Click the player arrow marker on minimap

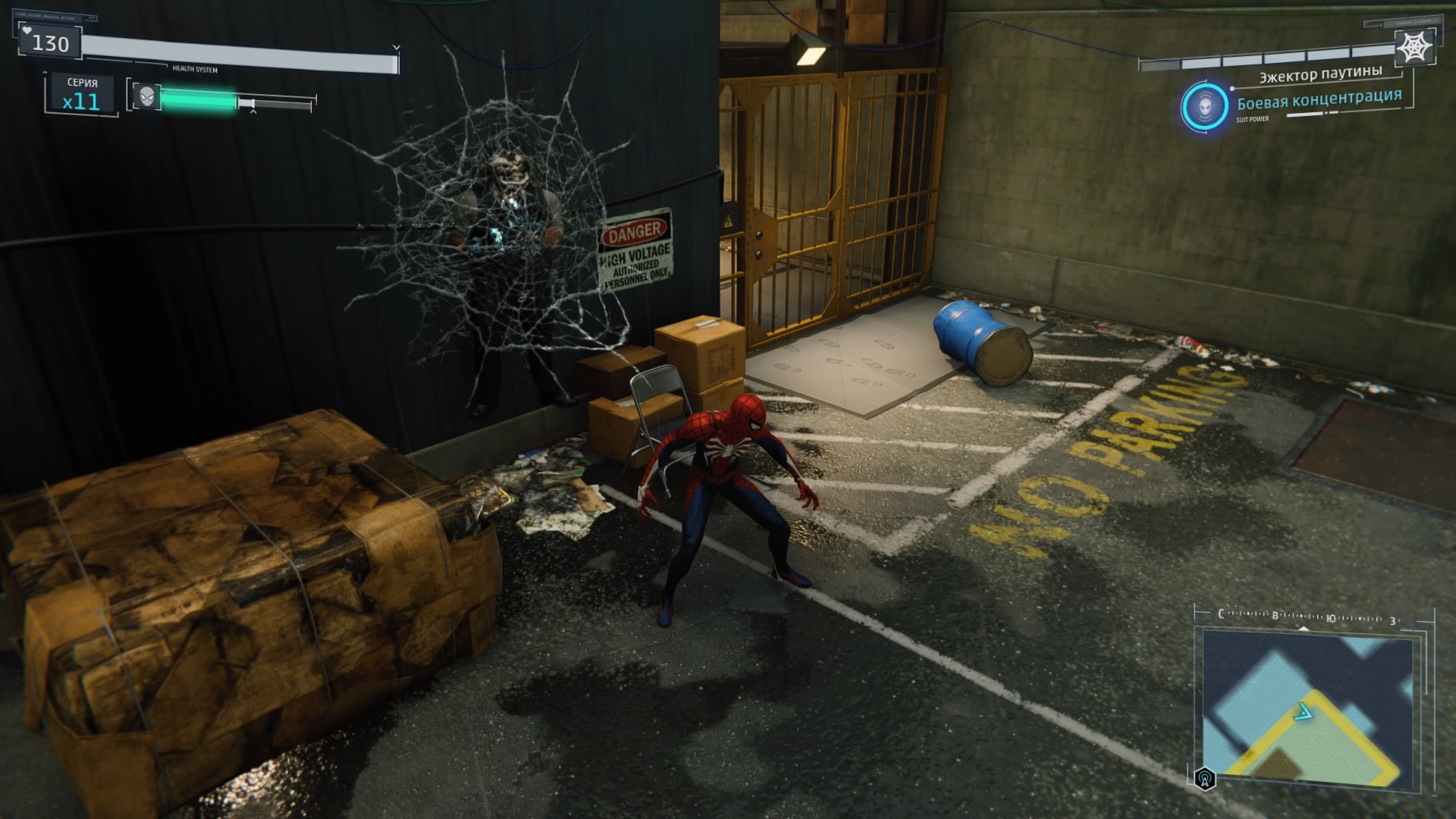1303,711
